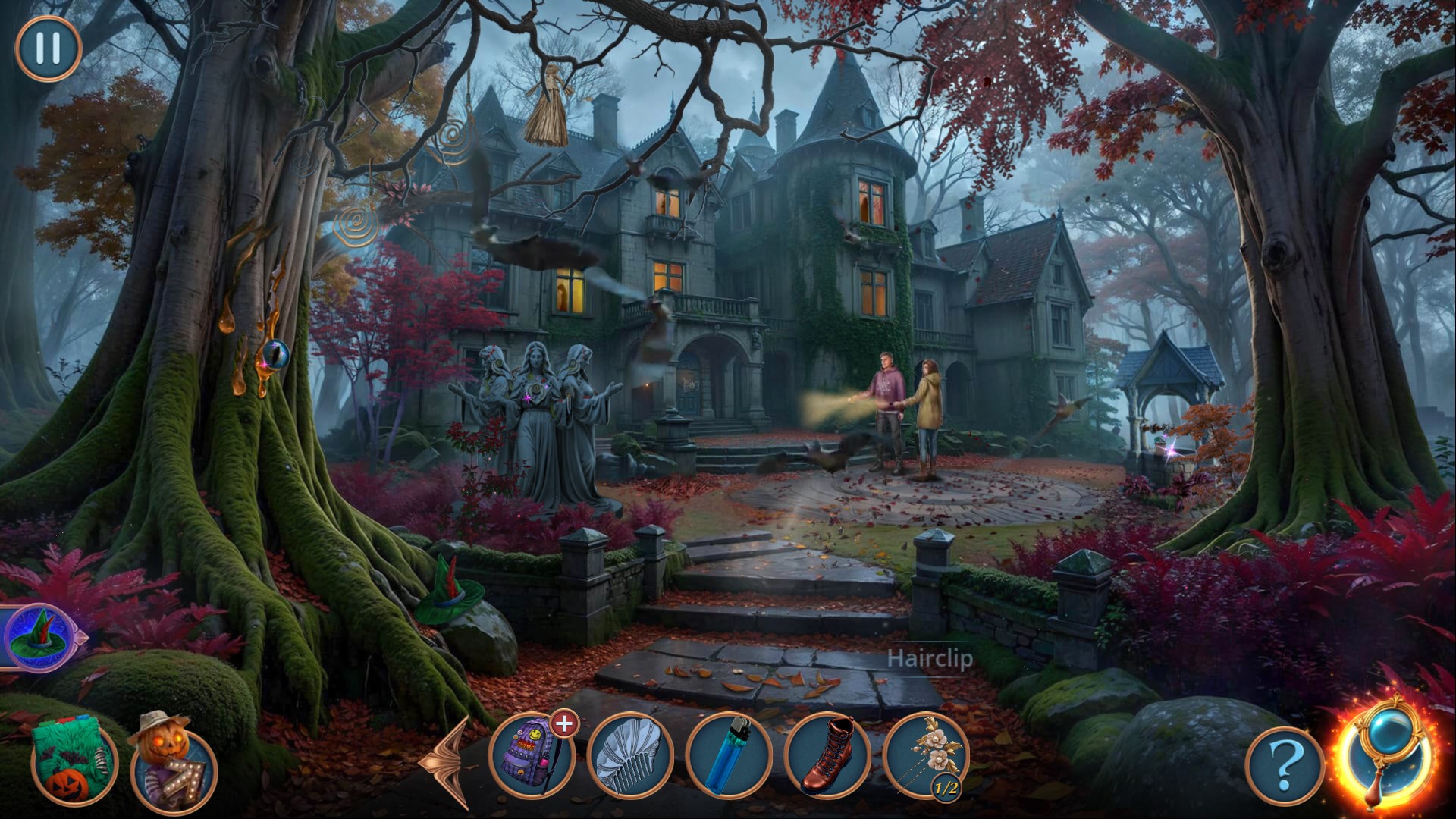The width and height of the screenshot is (1456, 819).
Task: Click the green witch hat collectible badge
Action: click(x=39, y=637)
